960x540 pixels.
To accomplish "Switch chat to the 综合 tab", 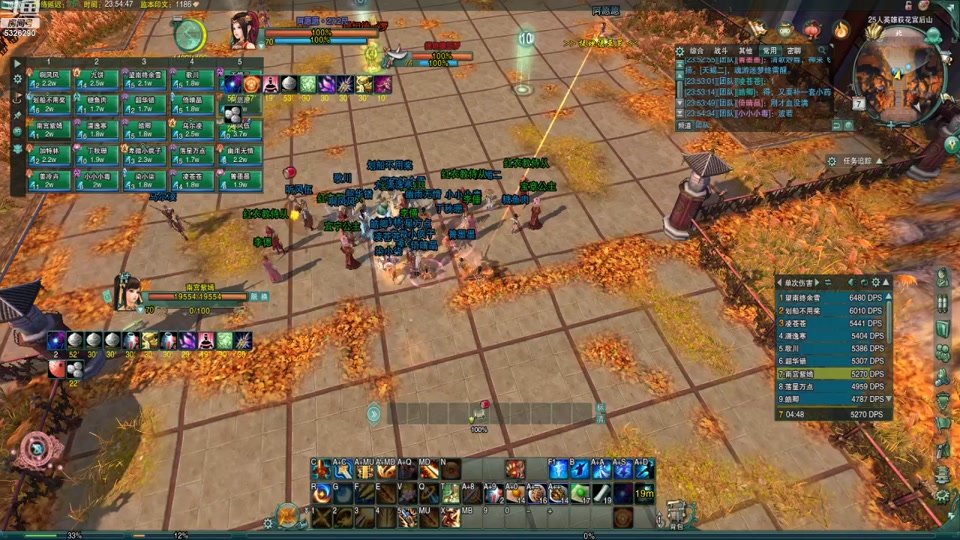I will point(697,50).
